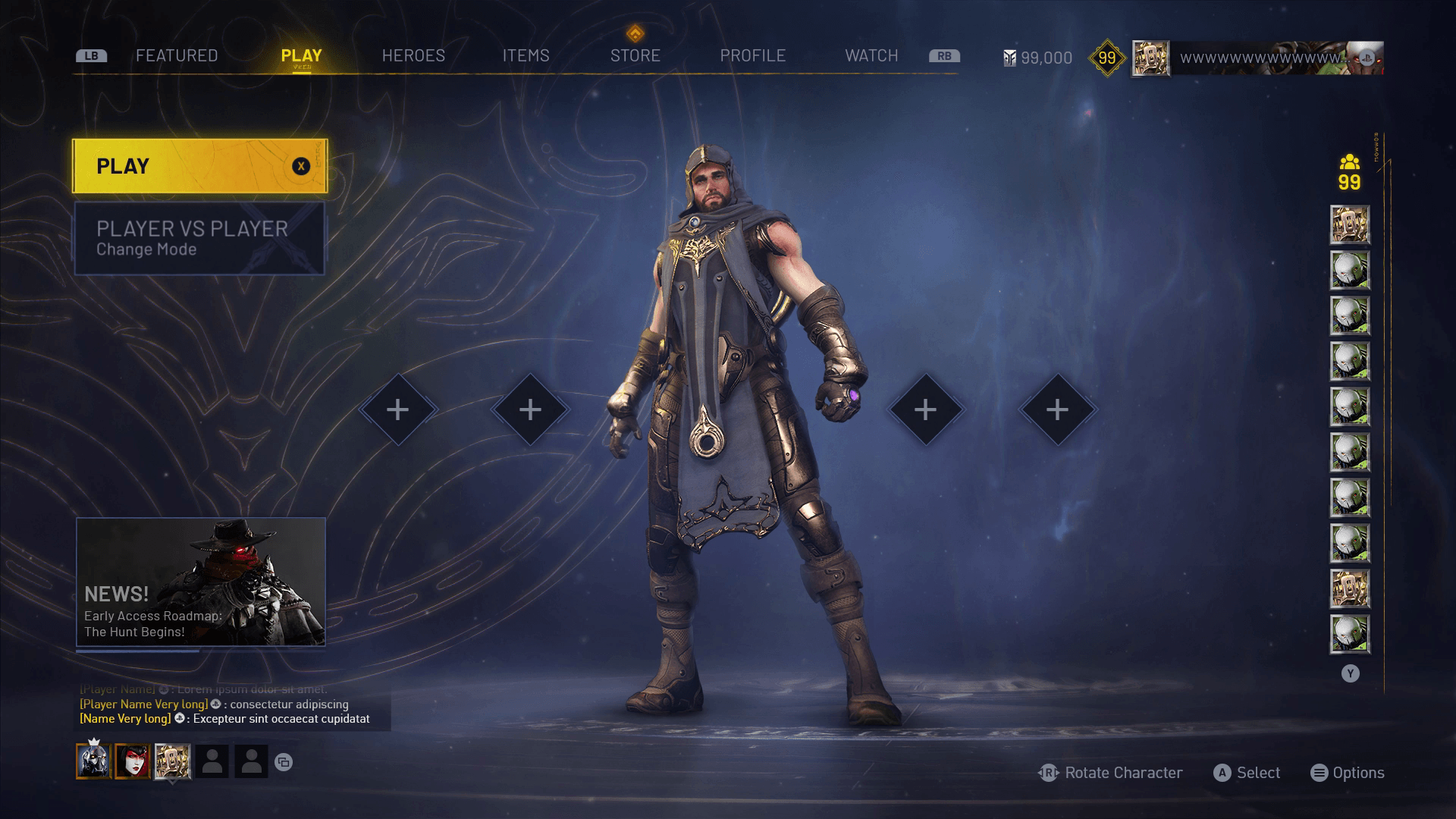Click the gold level 99 badge

(x=1106, y=58)
